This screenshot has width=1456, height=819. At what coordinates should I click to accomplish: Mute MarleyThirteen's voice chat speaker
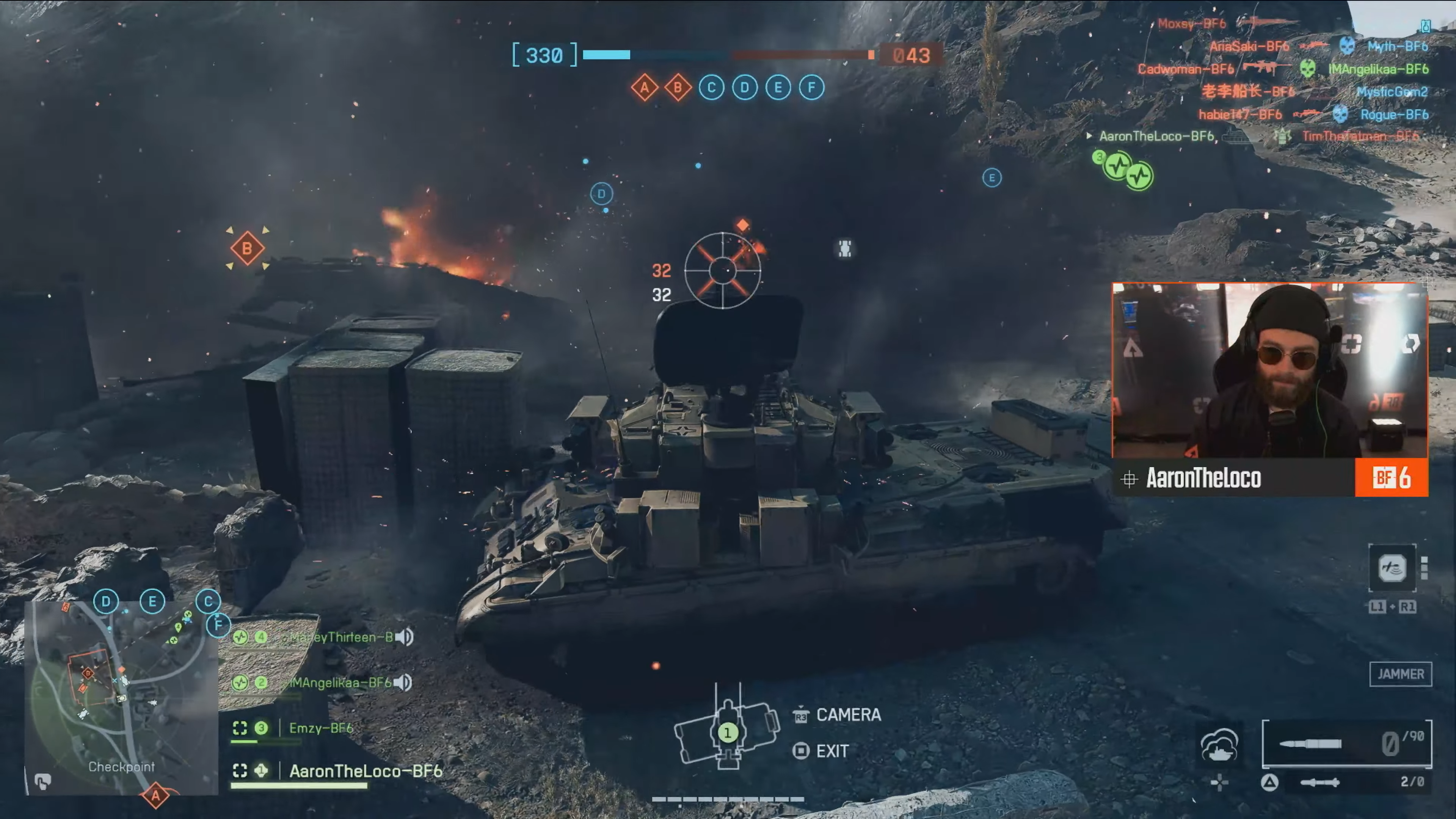[405, 637]
